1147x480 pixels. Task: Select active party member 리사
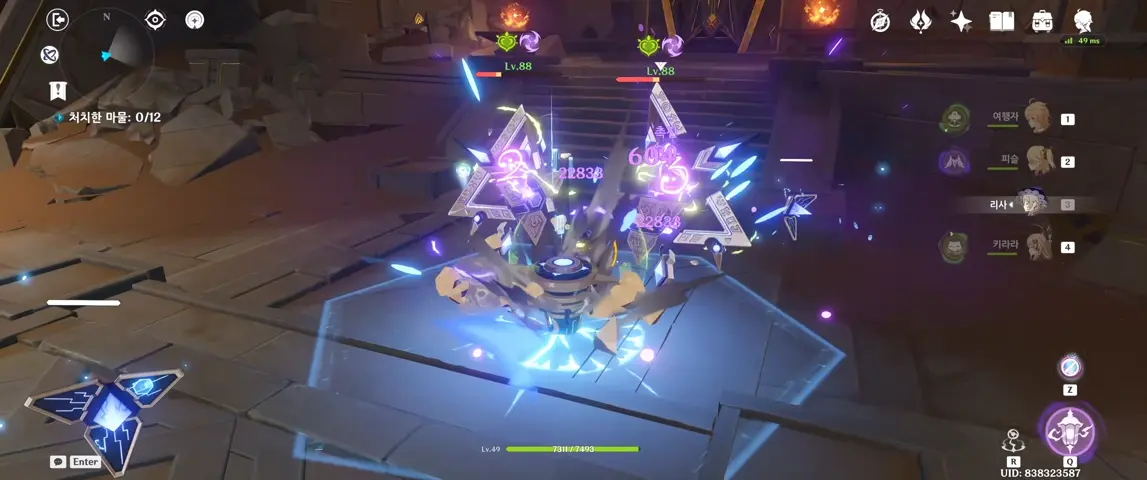point(1032,204)
